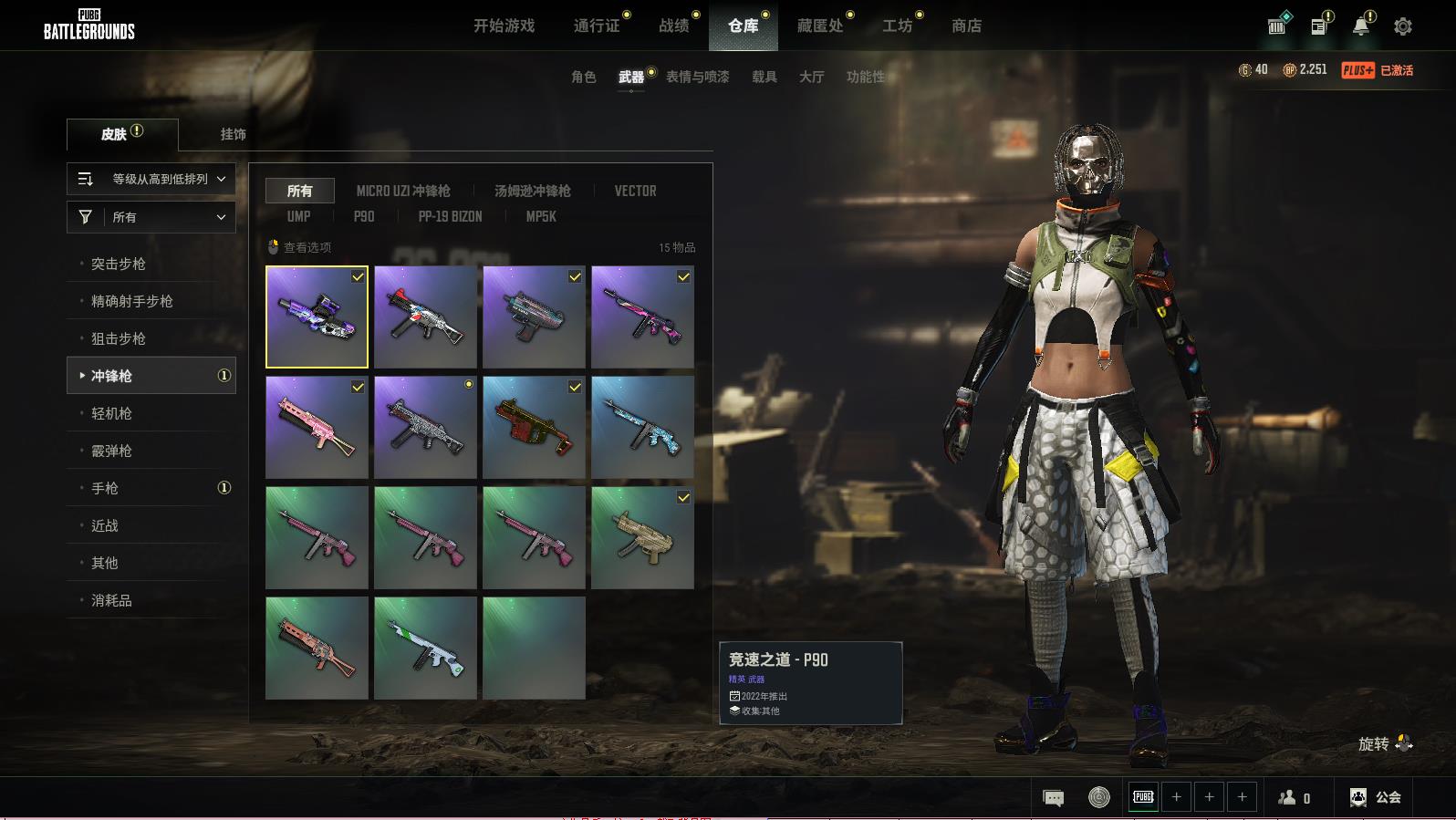Open the settings gear icon
Image resolution: width=1456 pixels, height=820 pixels.
(x=1403, y=26)
